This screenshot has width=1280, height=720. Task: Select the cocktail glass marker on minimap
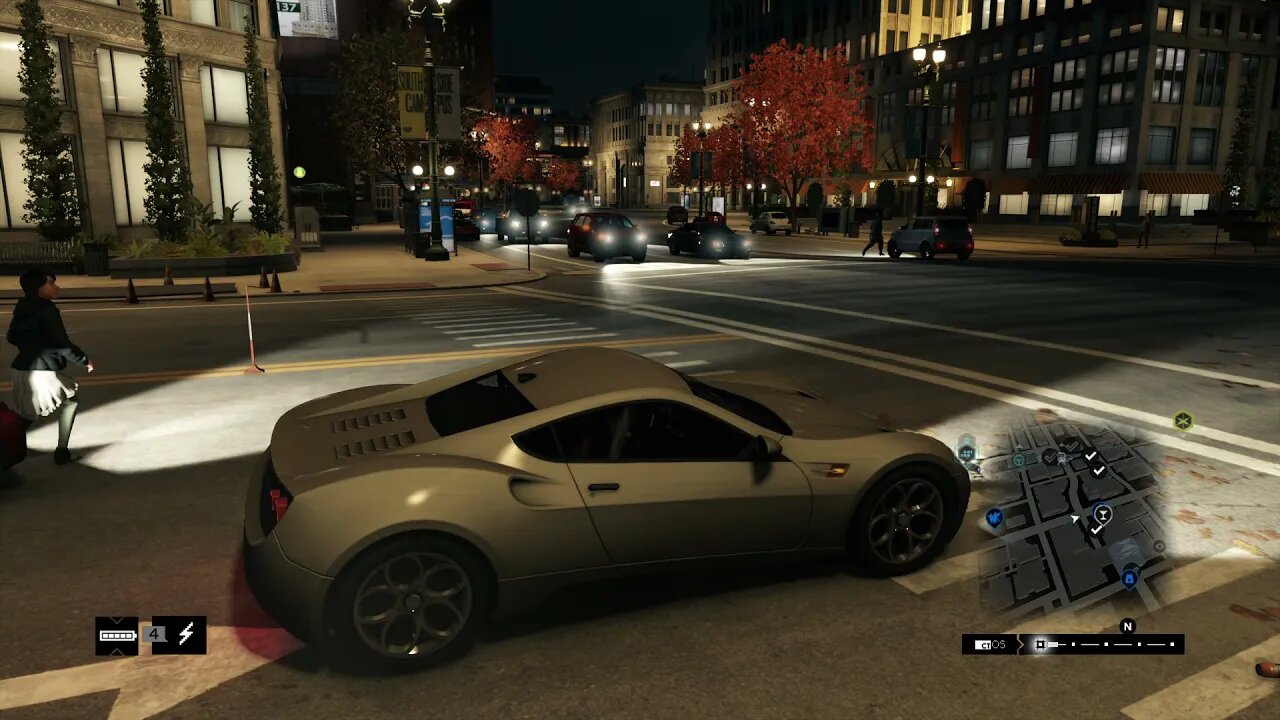(1102, 515)
